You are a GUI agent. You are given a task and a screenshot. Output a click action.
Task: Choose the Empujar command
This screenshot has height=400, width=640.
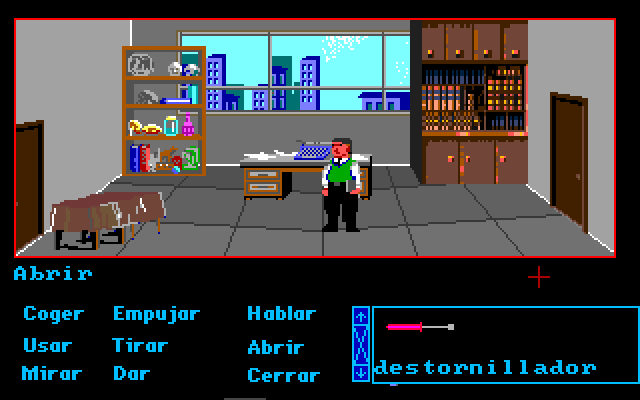(x=156, y=314)
